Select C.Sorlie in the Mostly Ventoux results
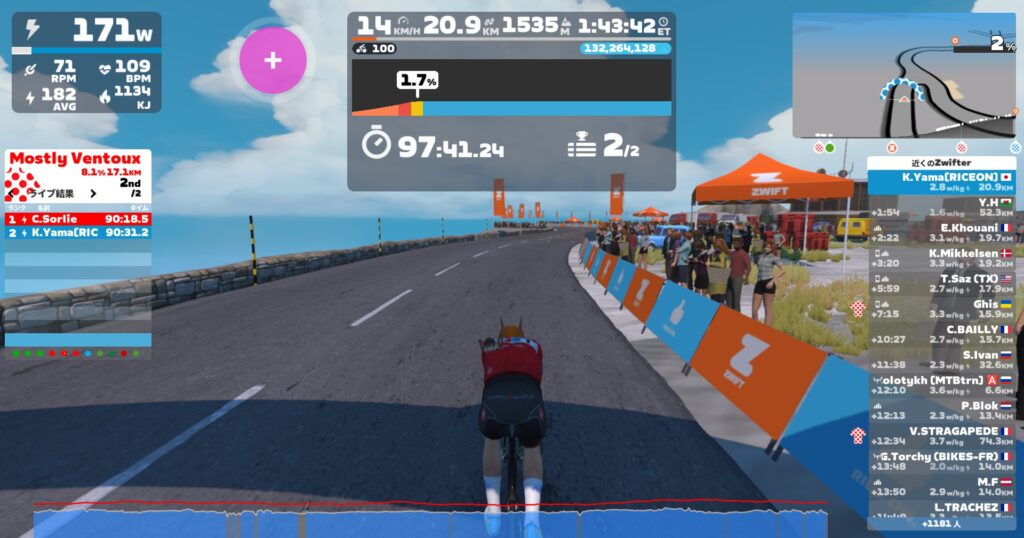 coord(78,218)
